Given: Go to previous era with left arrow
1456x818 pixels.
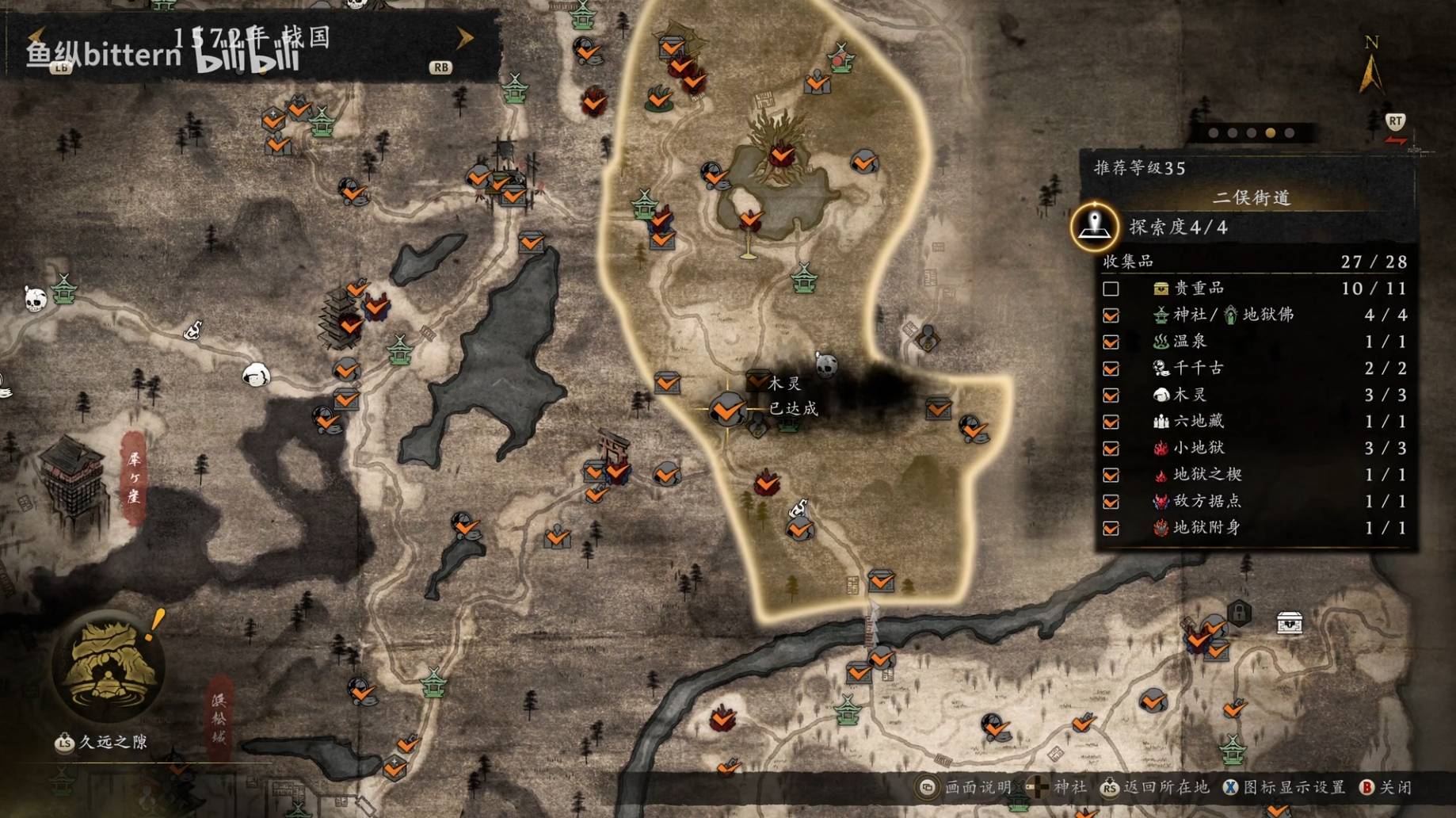Looking at the screenshot, I should point(36,37).
